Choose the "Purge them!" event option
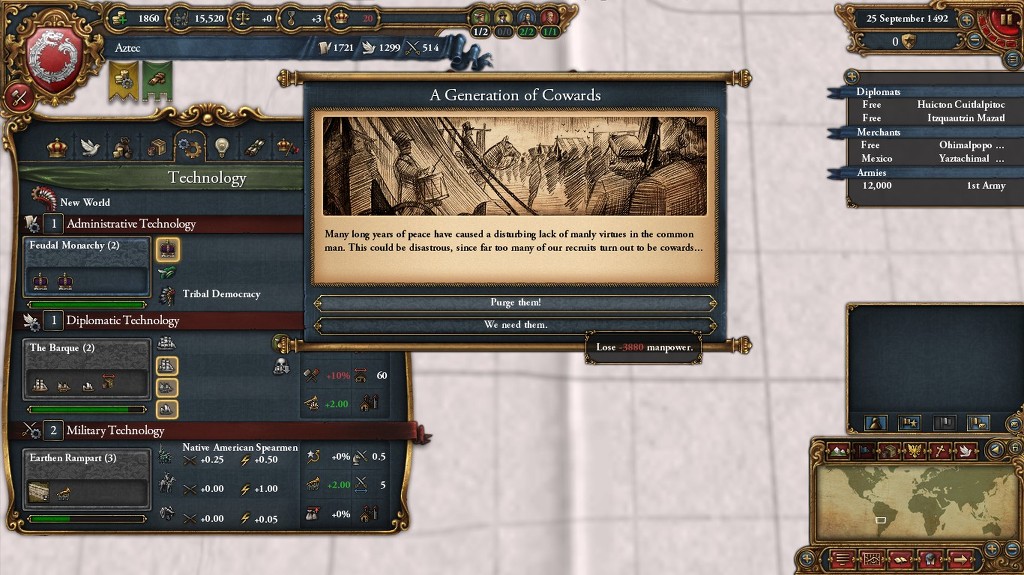This screenshot has height=575, width=1024. [515, 303]
